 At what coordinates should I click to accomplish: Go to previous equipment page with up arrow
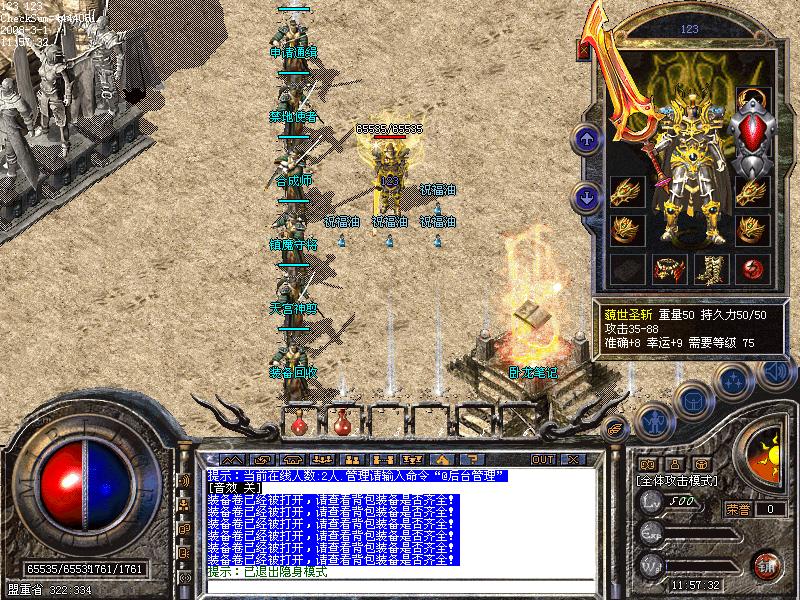[x=586, y=138]
